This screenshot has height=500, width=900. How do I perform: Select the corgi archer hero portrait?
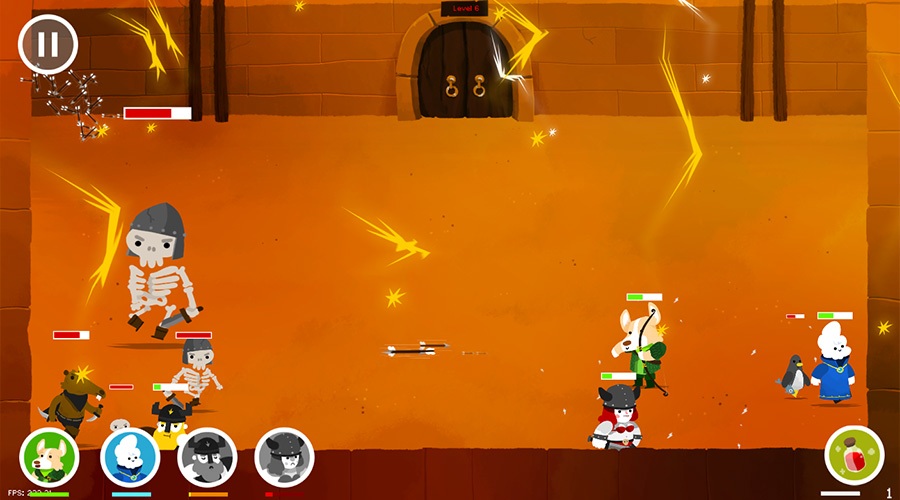pos(49,457)
